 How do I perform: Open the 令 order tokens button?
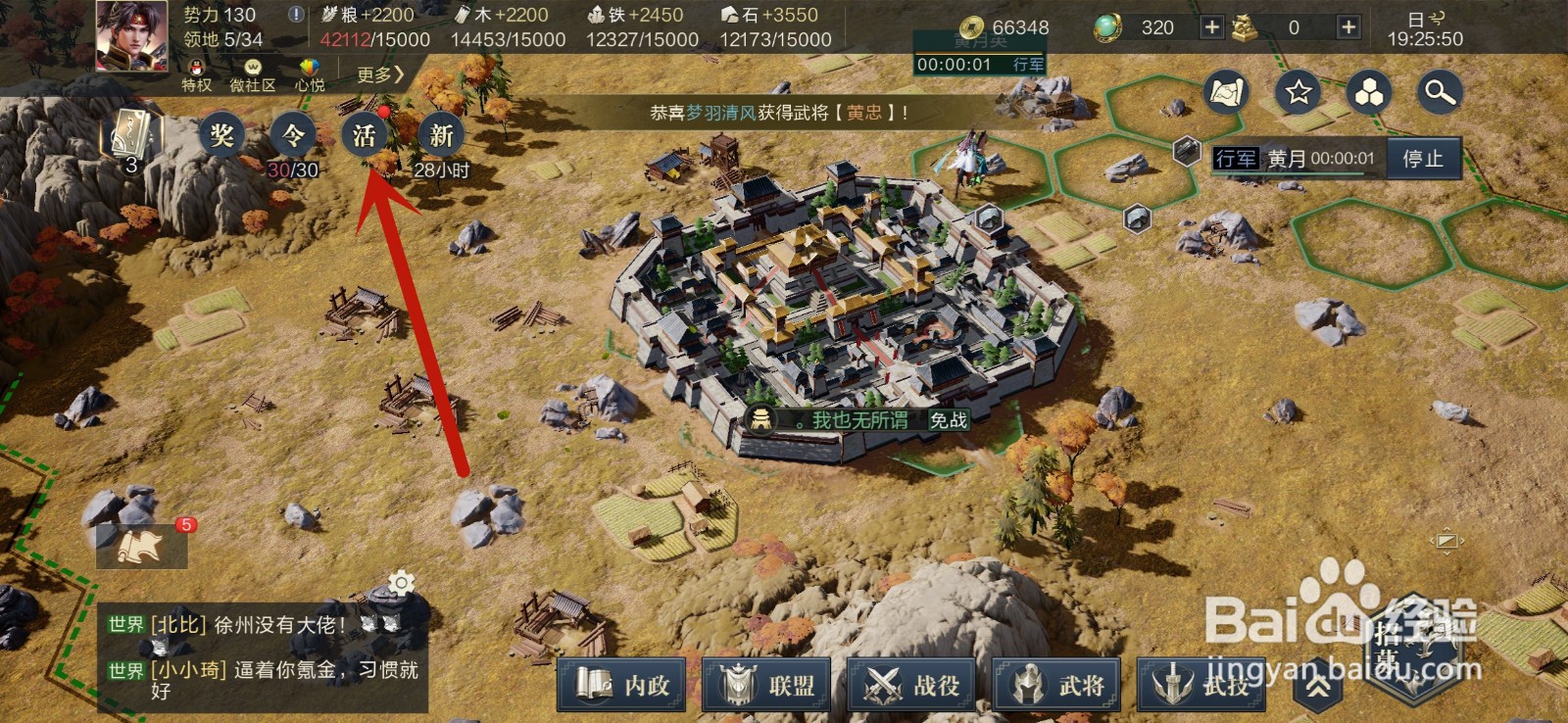(x=293, y=135)
